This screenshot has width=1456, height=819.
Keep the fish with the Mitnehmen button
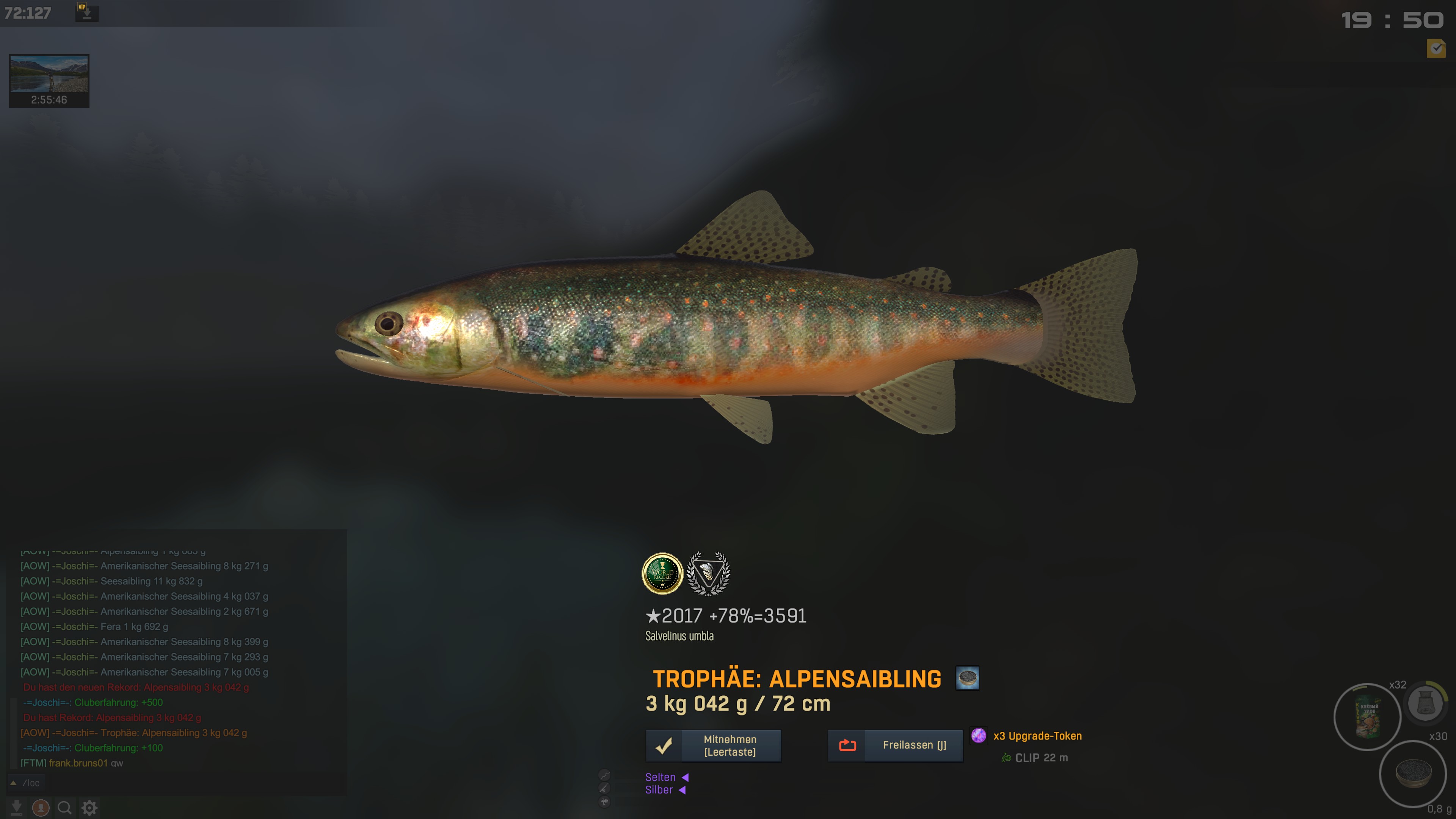[713, 745]
